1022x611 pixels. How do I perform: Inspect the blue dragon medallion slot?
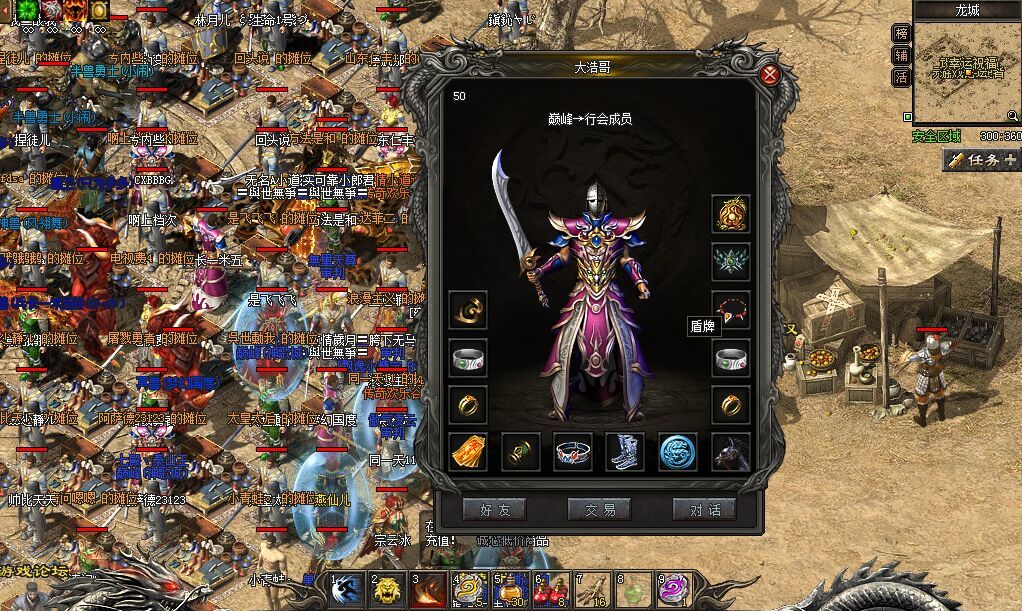[x=678, y=452]
